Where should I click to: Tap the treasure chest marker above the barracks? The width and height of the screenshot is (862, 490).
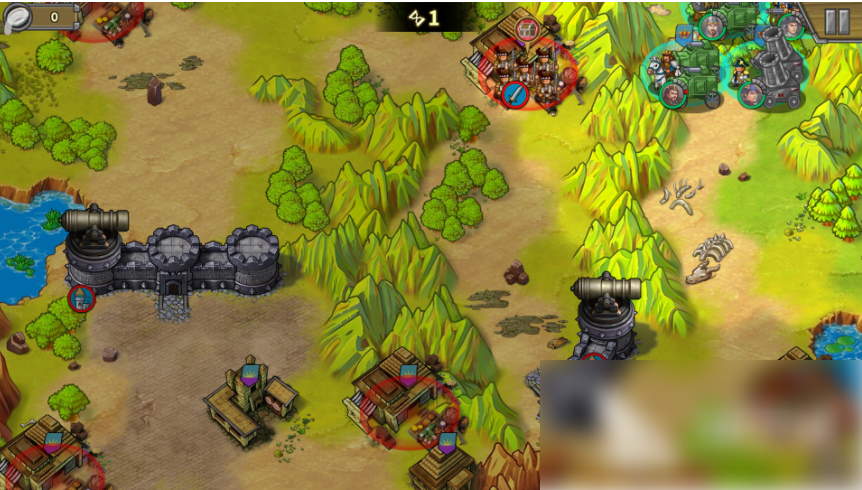(x=528, y=28)
